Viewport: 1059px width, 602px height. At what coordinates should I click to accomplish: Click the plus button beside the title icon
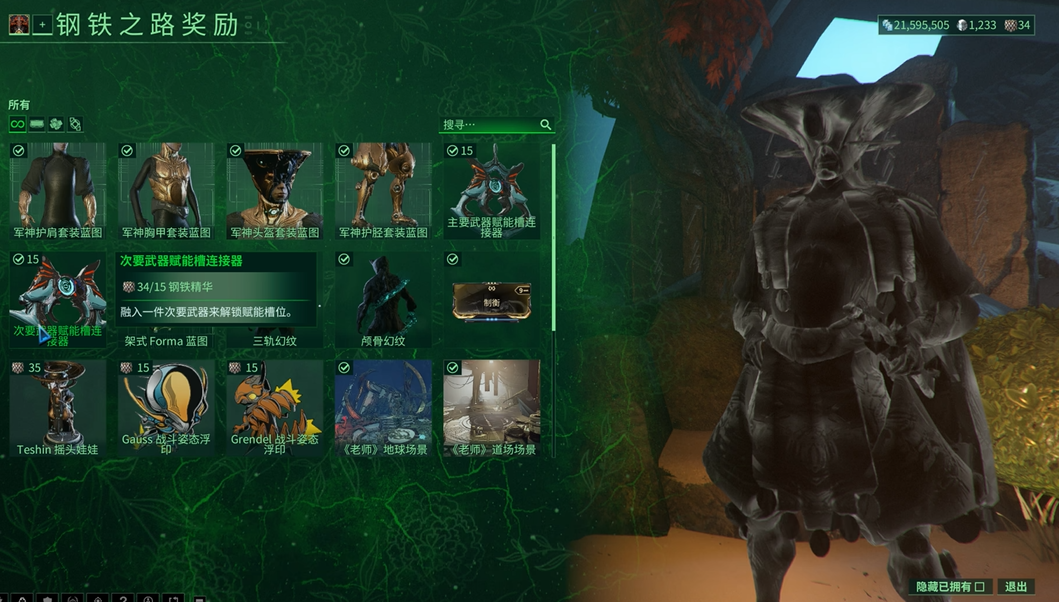click(x=42, y=26)
